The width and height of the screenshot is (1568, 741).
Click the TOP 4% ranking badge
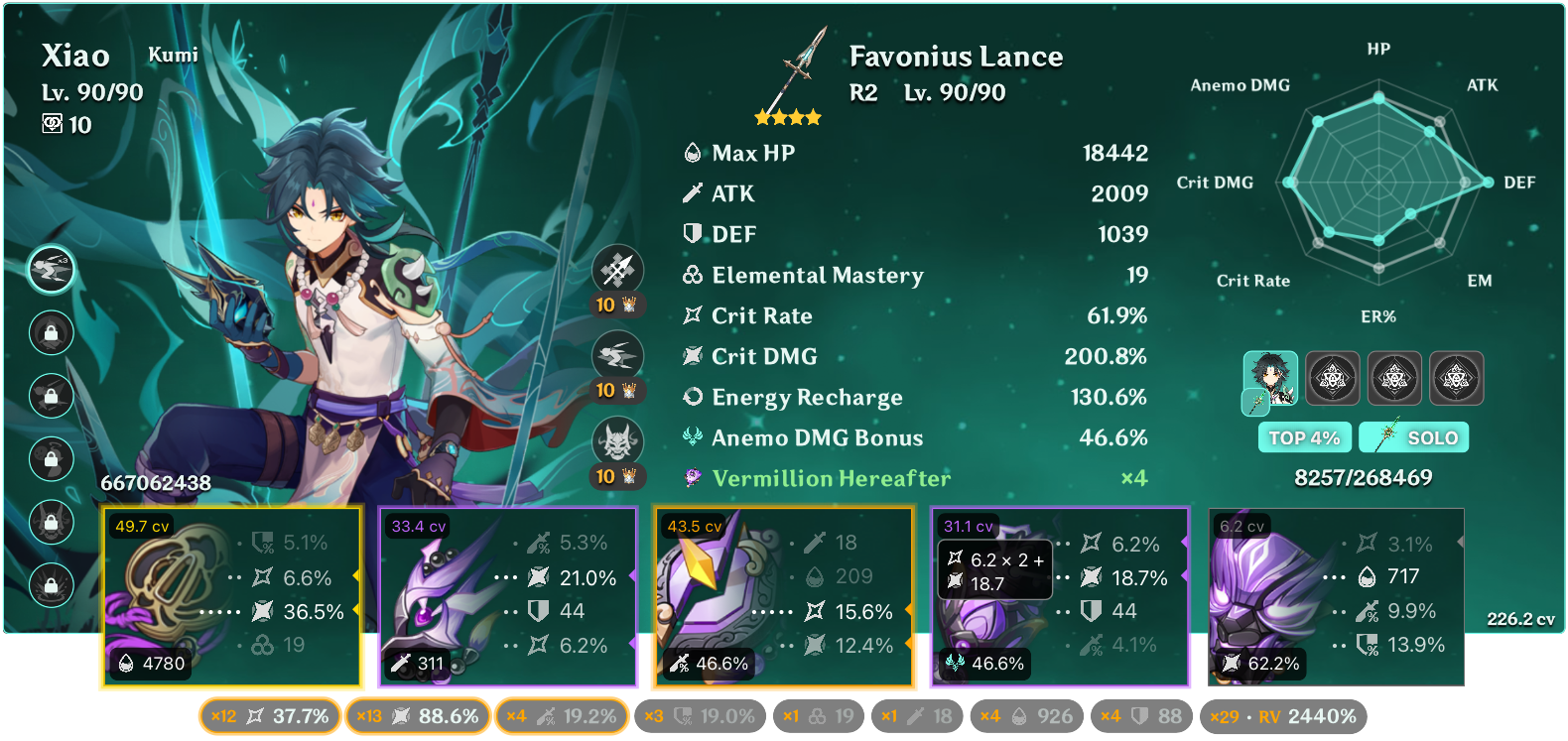click(1304, 436)
